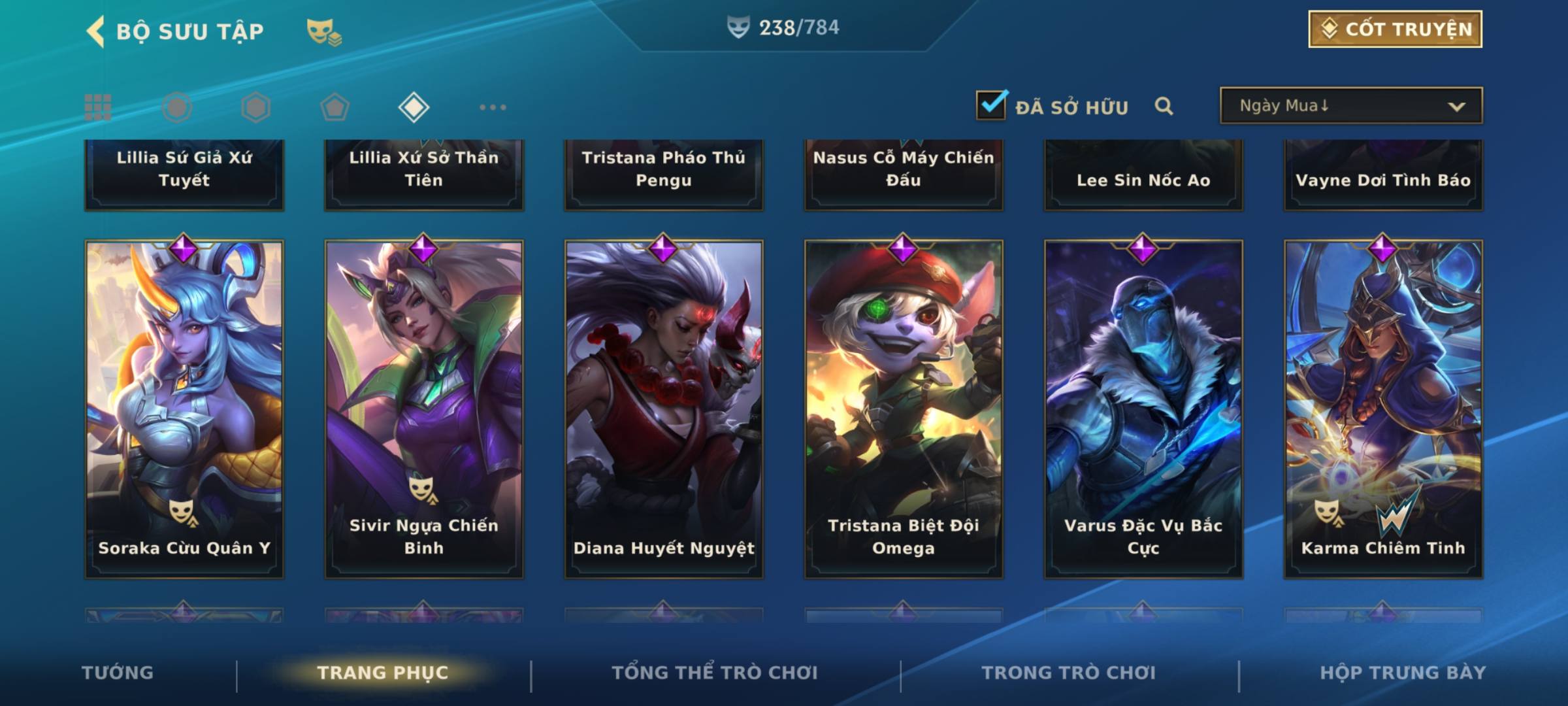Go back from Bộ Sưu Tập screen

[x=96, y=31]
